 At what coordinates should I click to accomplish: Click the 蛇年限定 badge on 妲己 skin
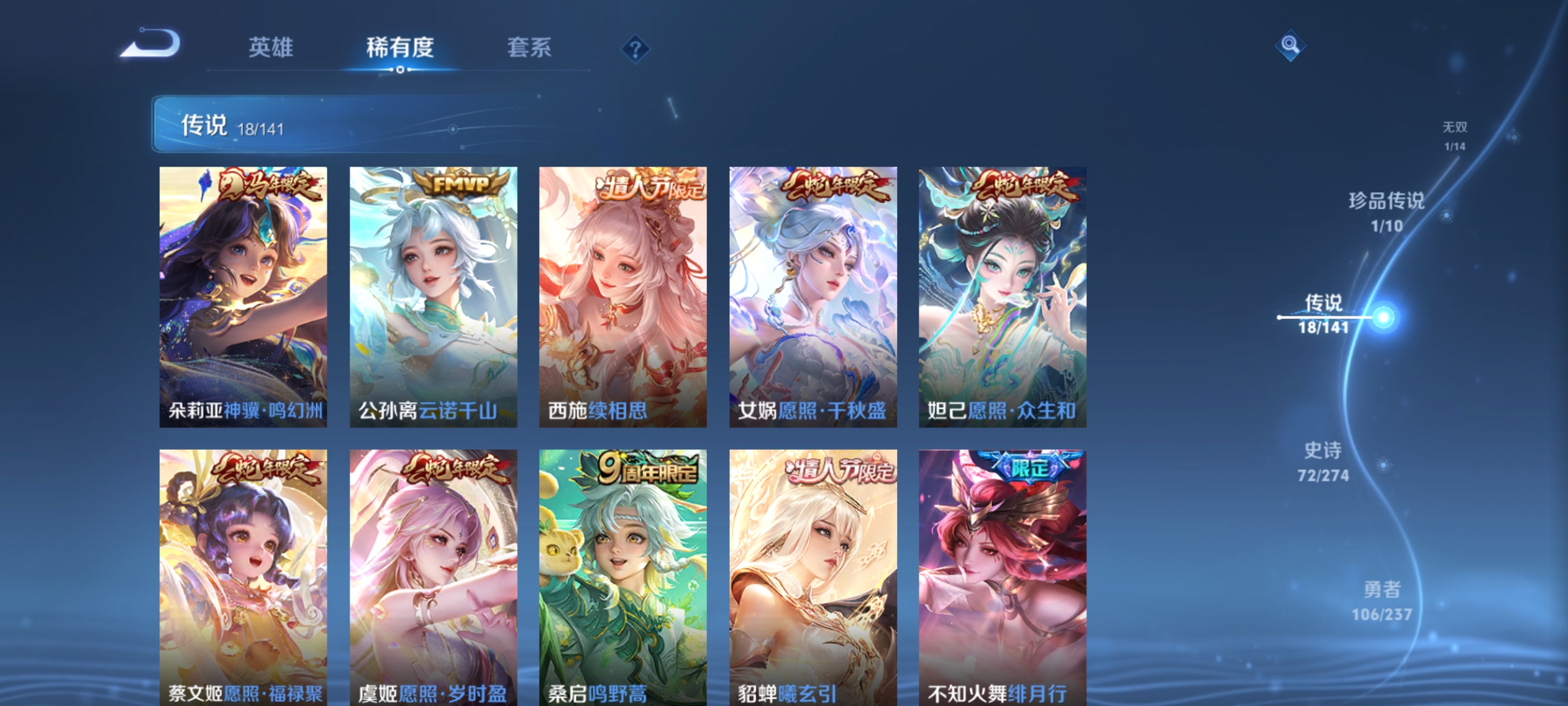pos(1024,188)
